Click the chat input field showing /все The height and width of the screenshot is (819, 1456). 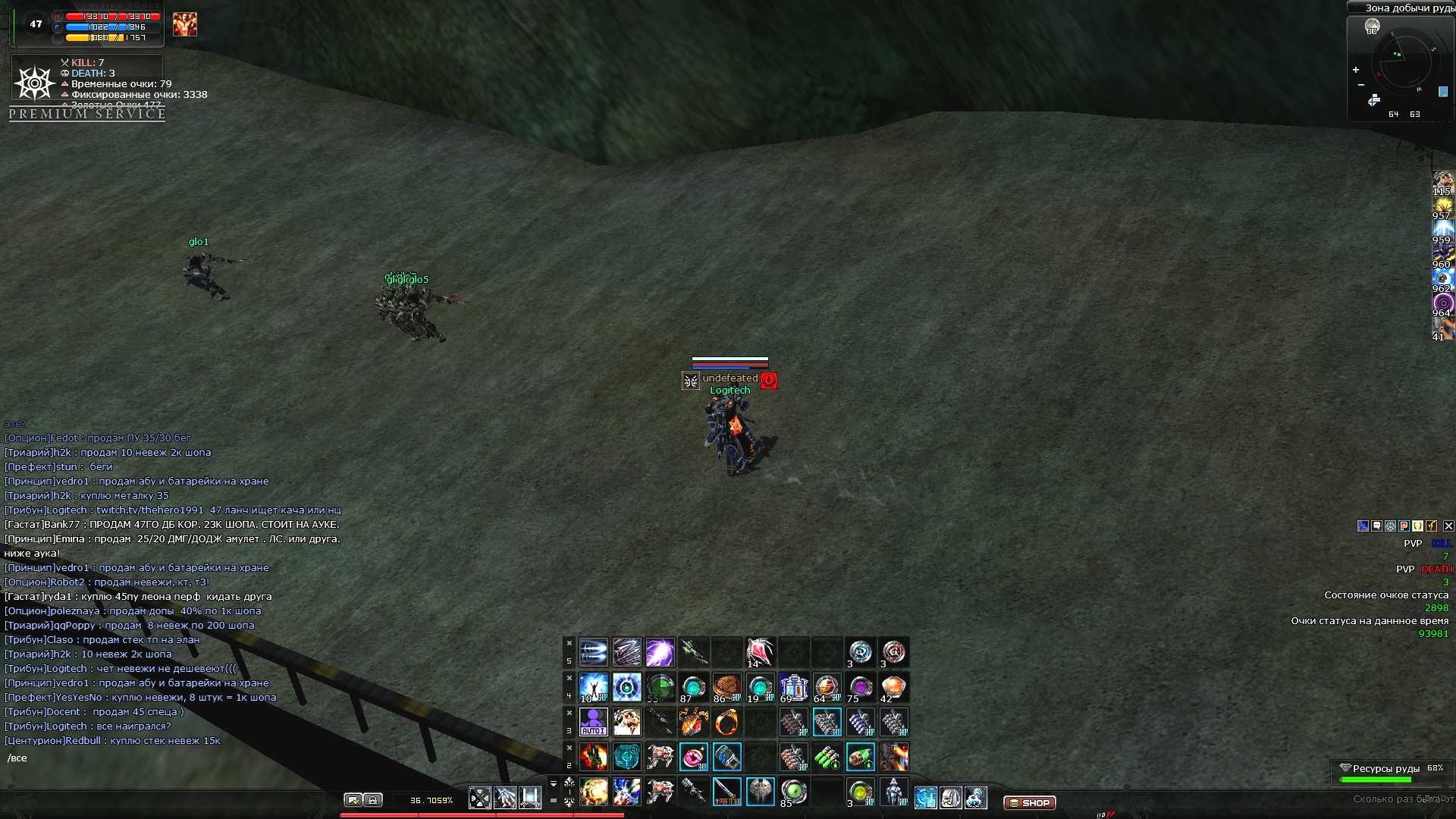pos(152,758)
